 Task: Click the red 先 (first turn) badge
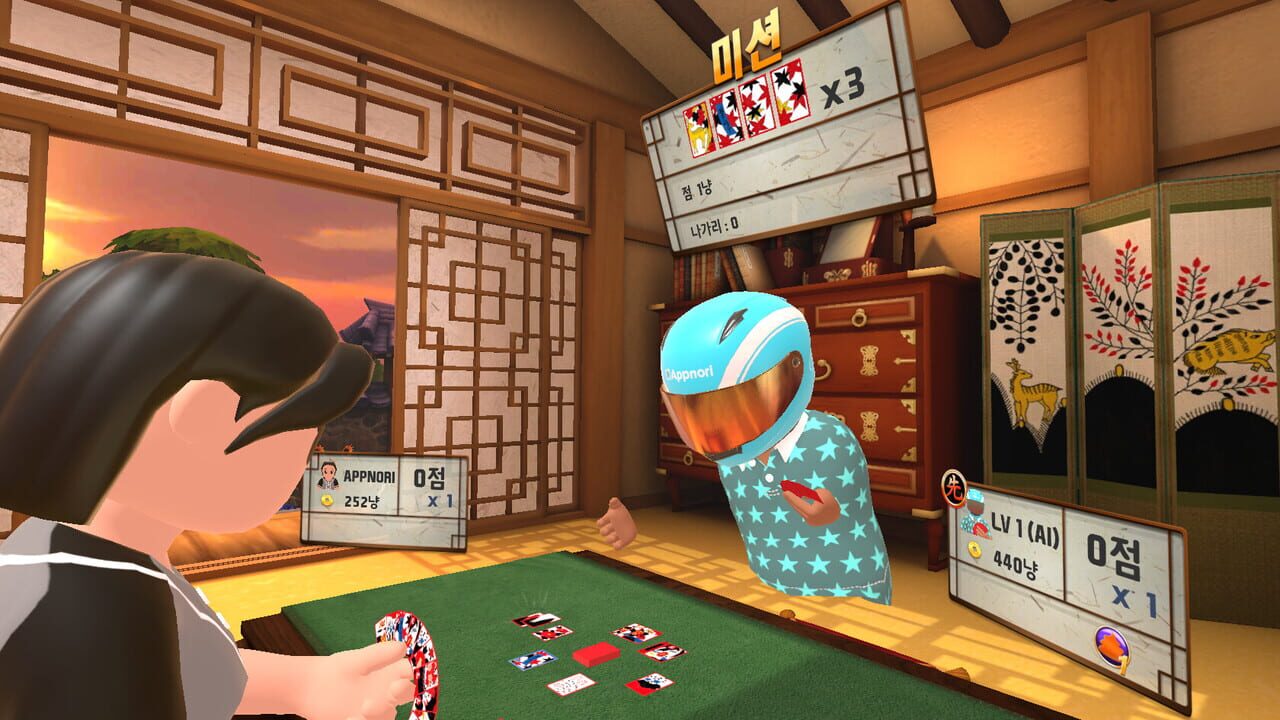(956, 490)
